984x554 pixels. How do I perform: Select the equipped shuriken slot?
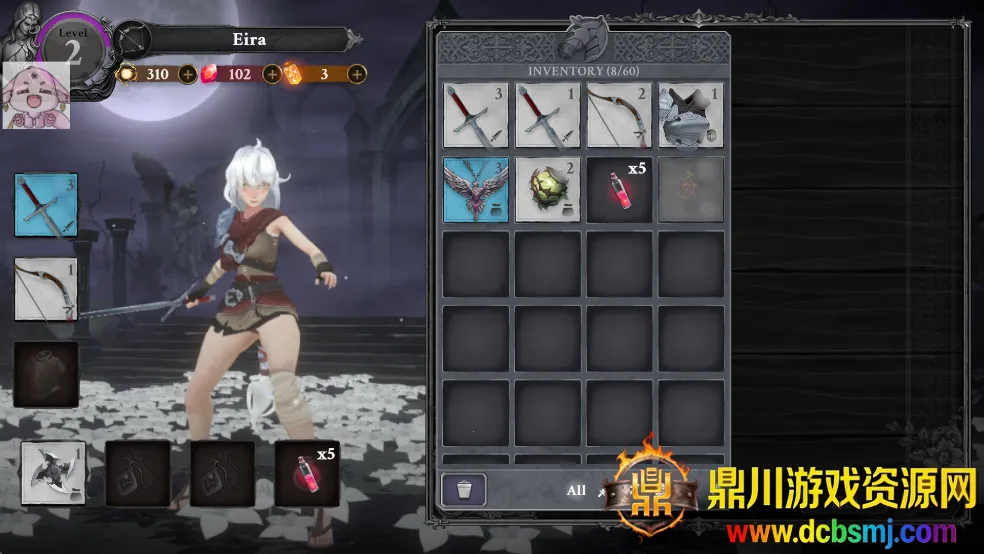(x=53, y=472)
